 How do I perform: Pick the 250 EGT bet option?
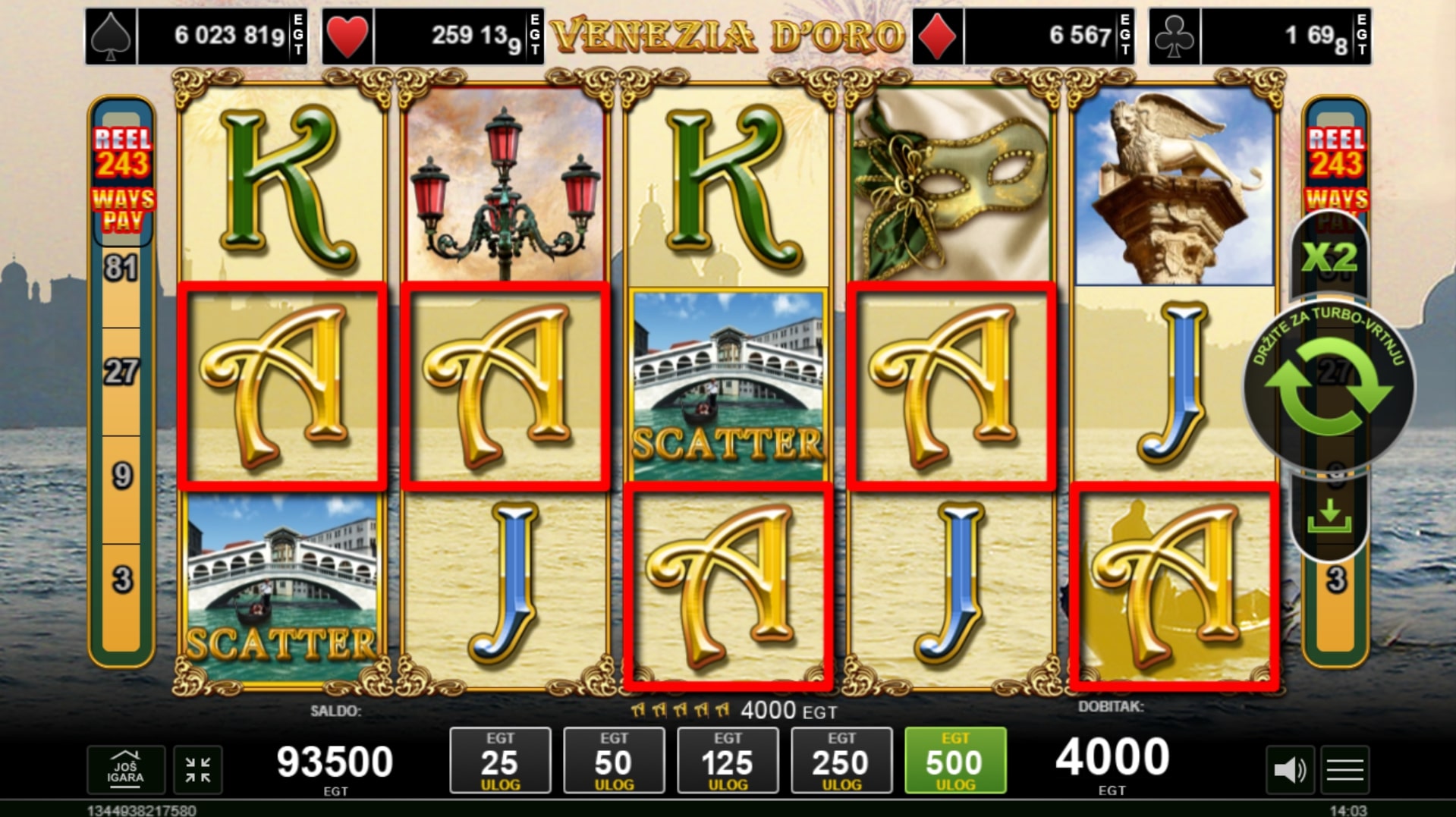841,760
